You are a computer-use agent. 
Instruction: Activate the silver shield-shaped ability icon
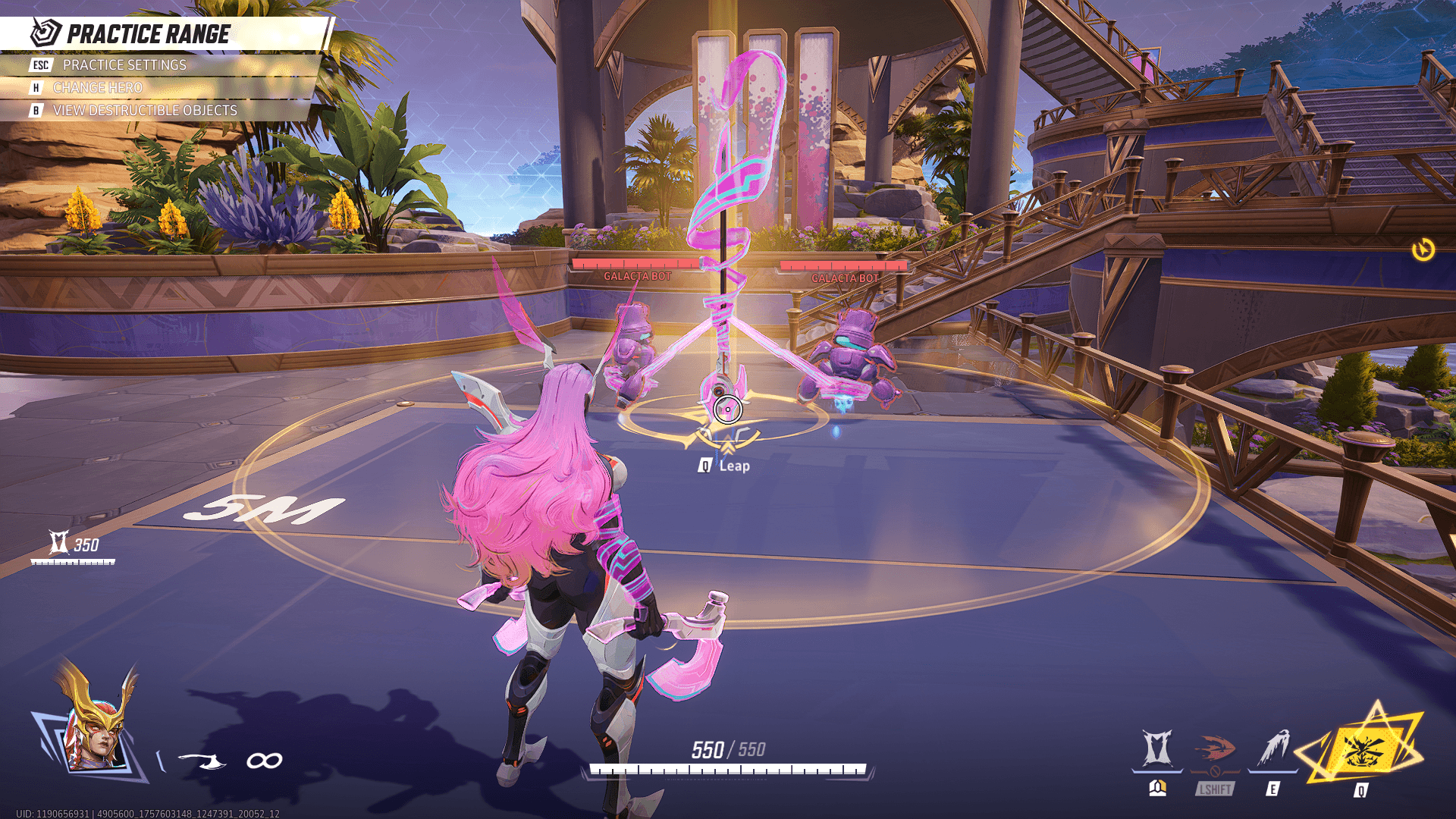[x=1157, y=749]
